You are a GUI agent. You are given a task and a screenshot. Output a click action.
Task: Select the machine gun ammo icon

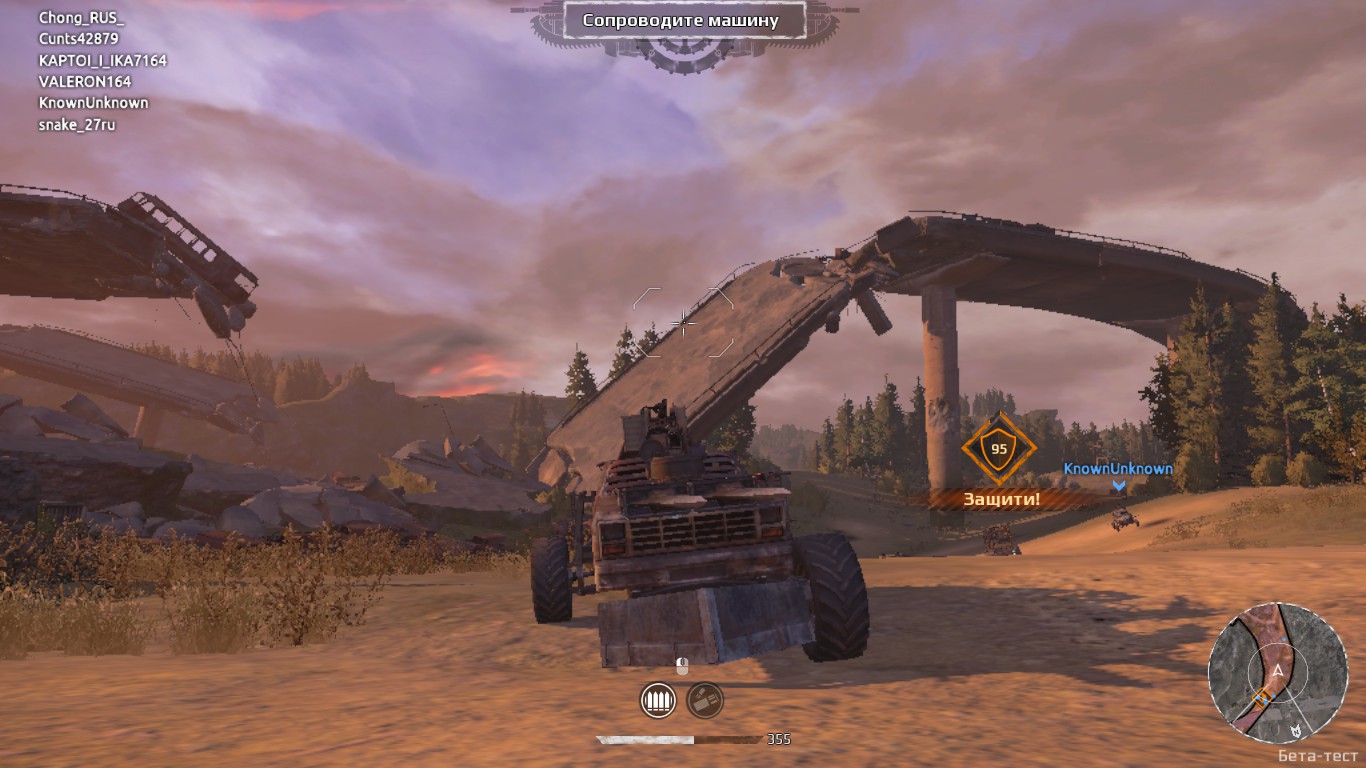(x=658, y=700)
